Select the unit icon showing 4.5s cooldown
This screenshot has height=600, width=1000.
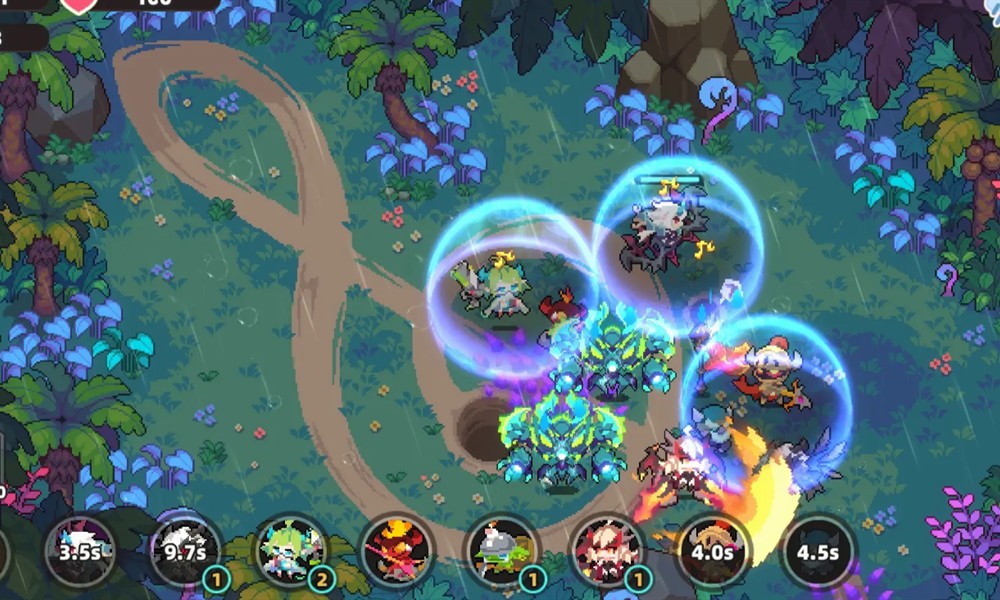point(818,551)
